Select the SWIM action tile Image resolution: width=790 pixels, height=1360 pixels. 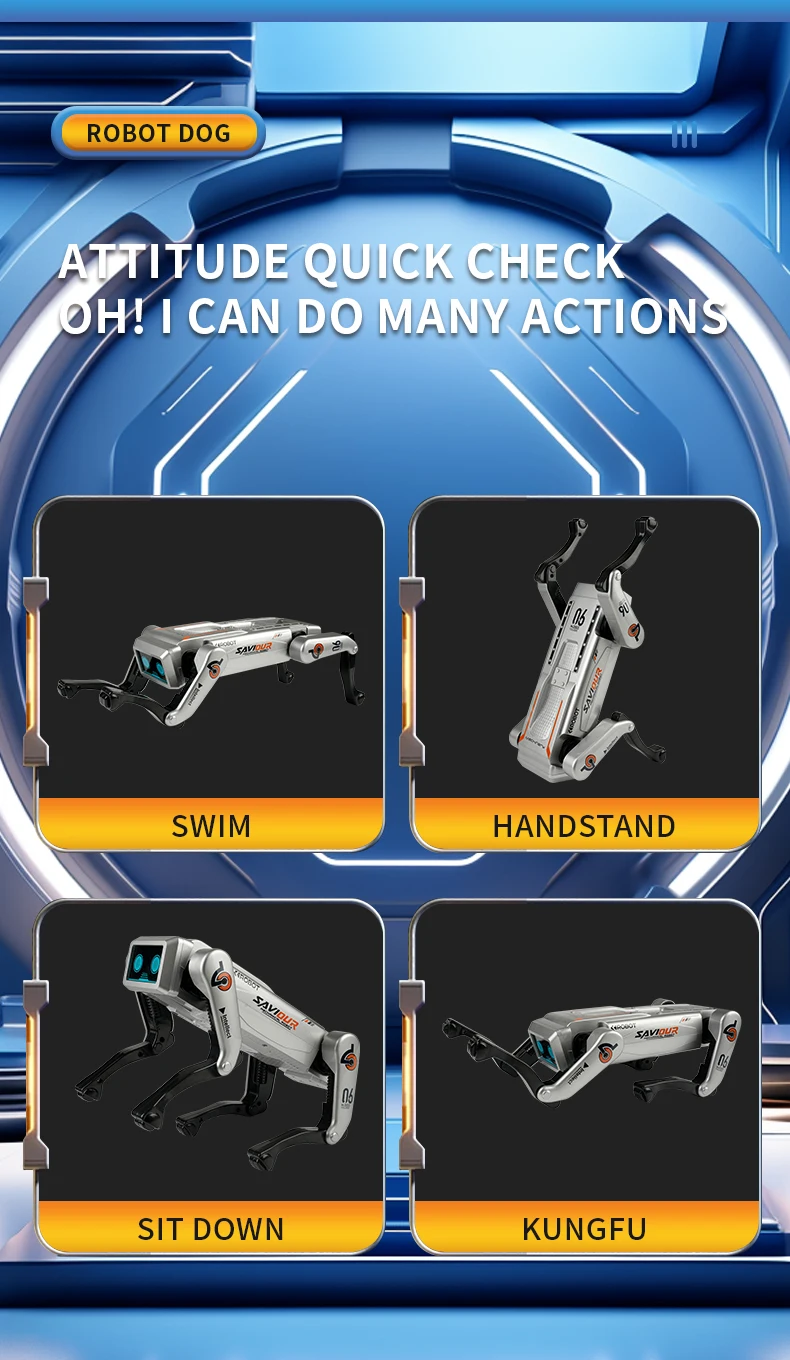point(210,673)
